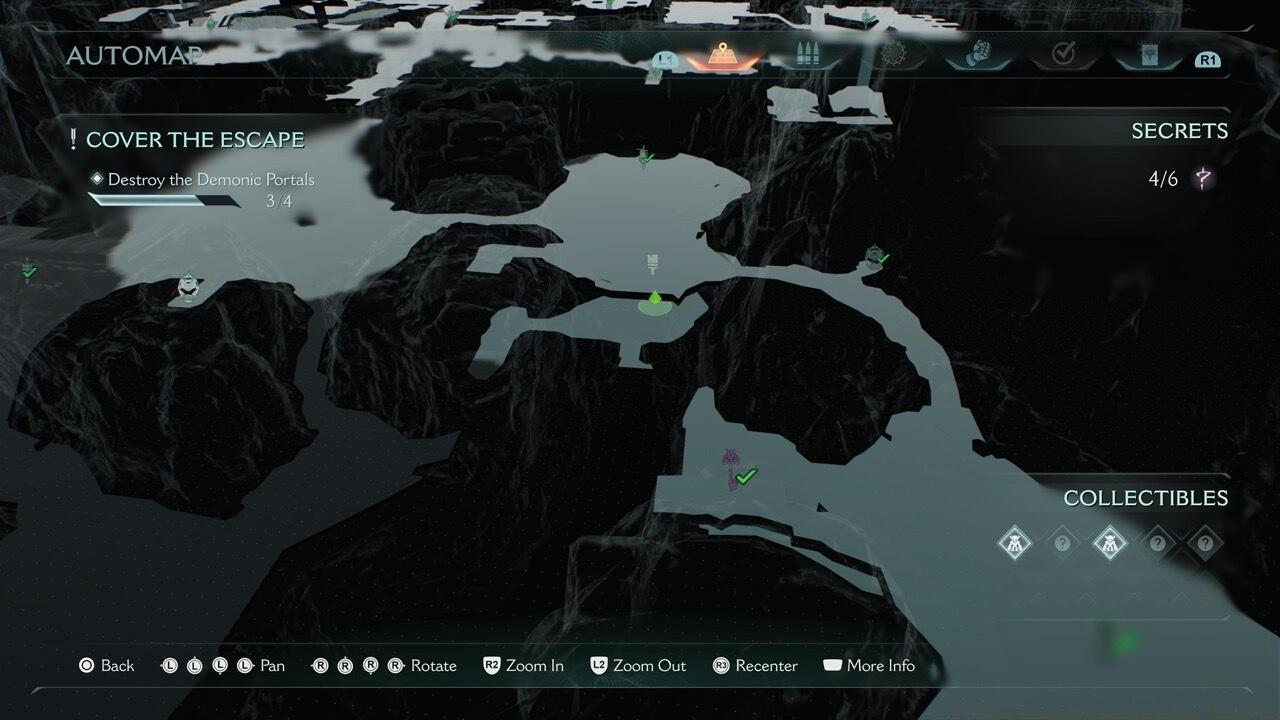Select the Automap tab with map pin icon

click(722, 54)
